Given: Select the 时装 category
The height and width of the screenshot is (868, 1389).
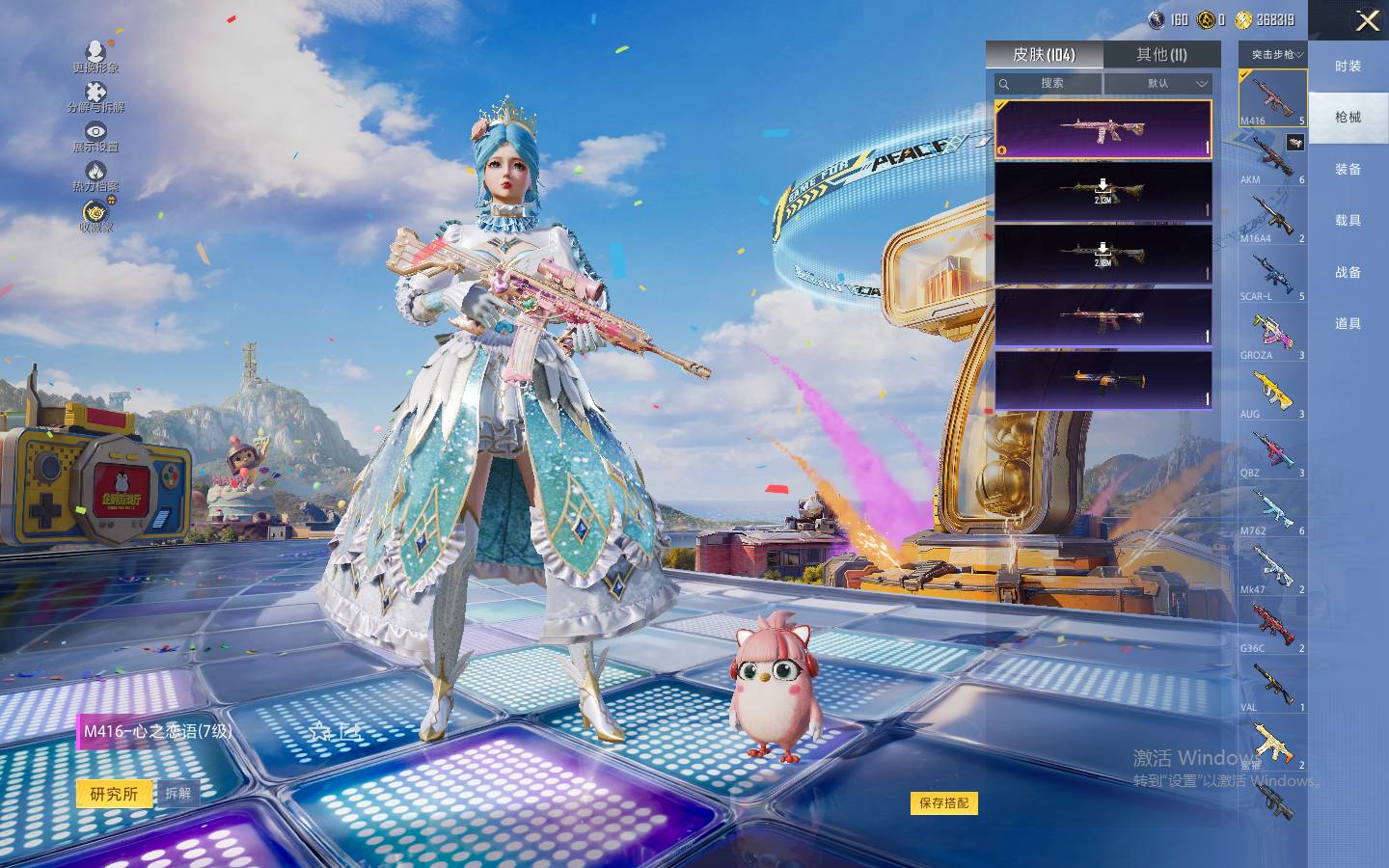Looking at the screenshot, I should click(x=1348, y=66).
